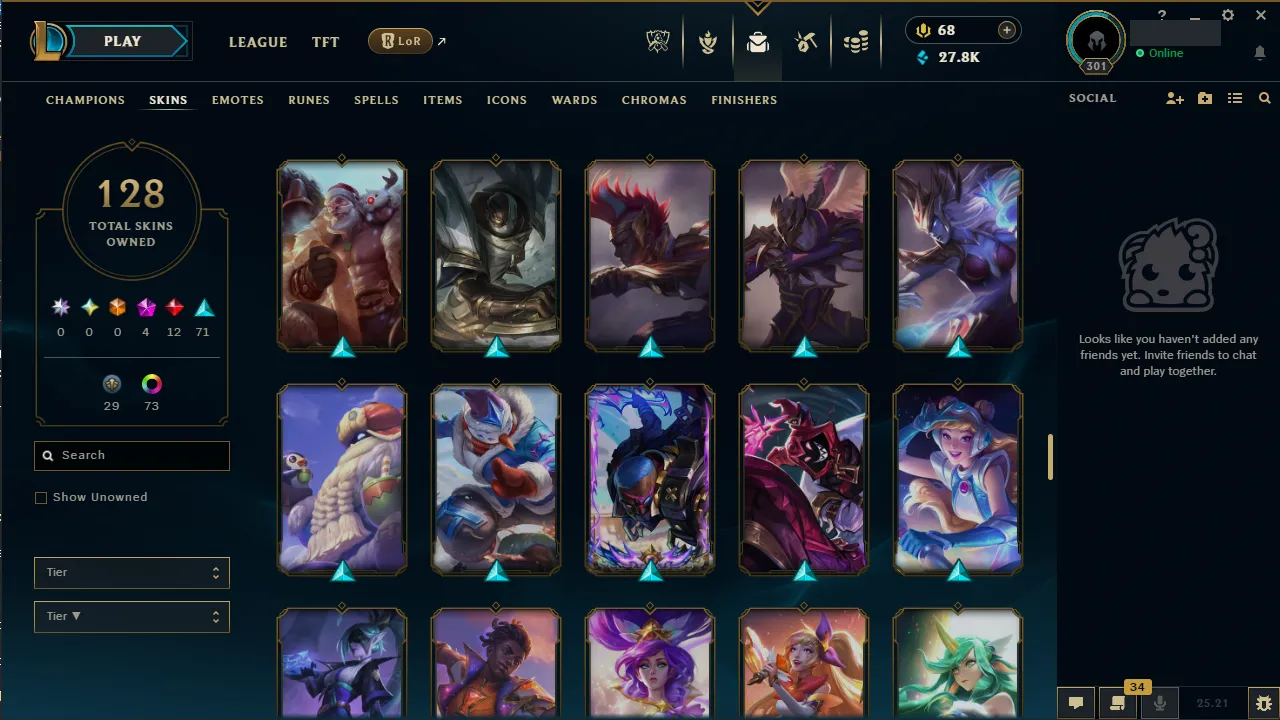Switch to the Chromas tab
This screenshot has width=1280, height=720.
[654, 100]
